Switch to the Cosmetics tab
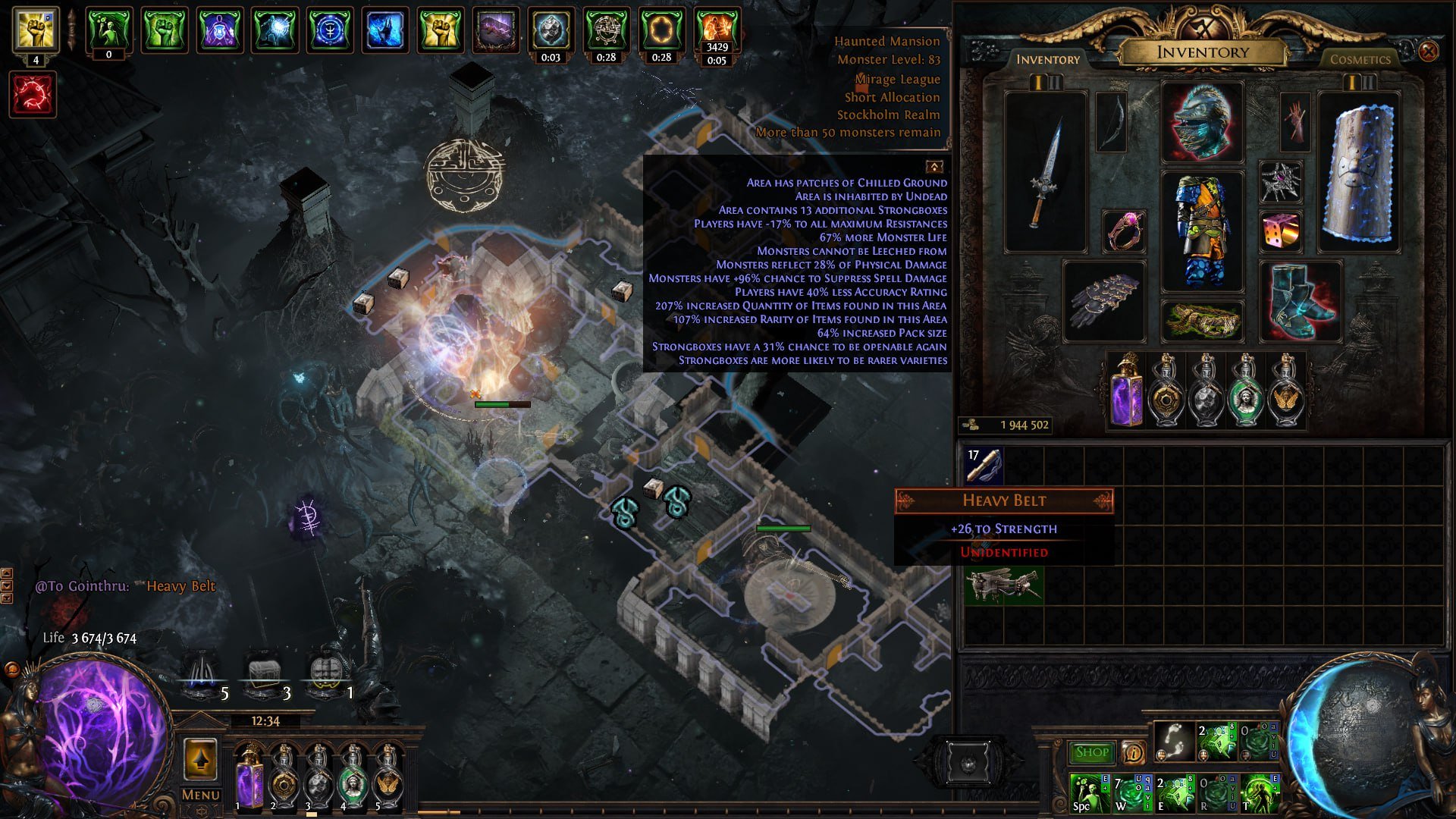 1360,59
